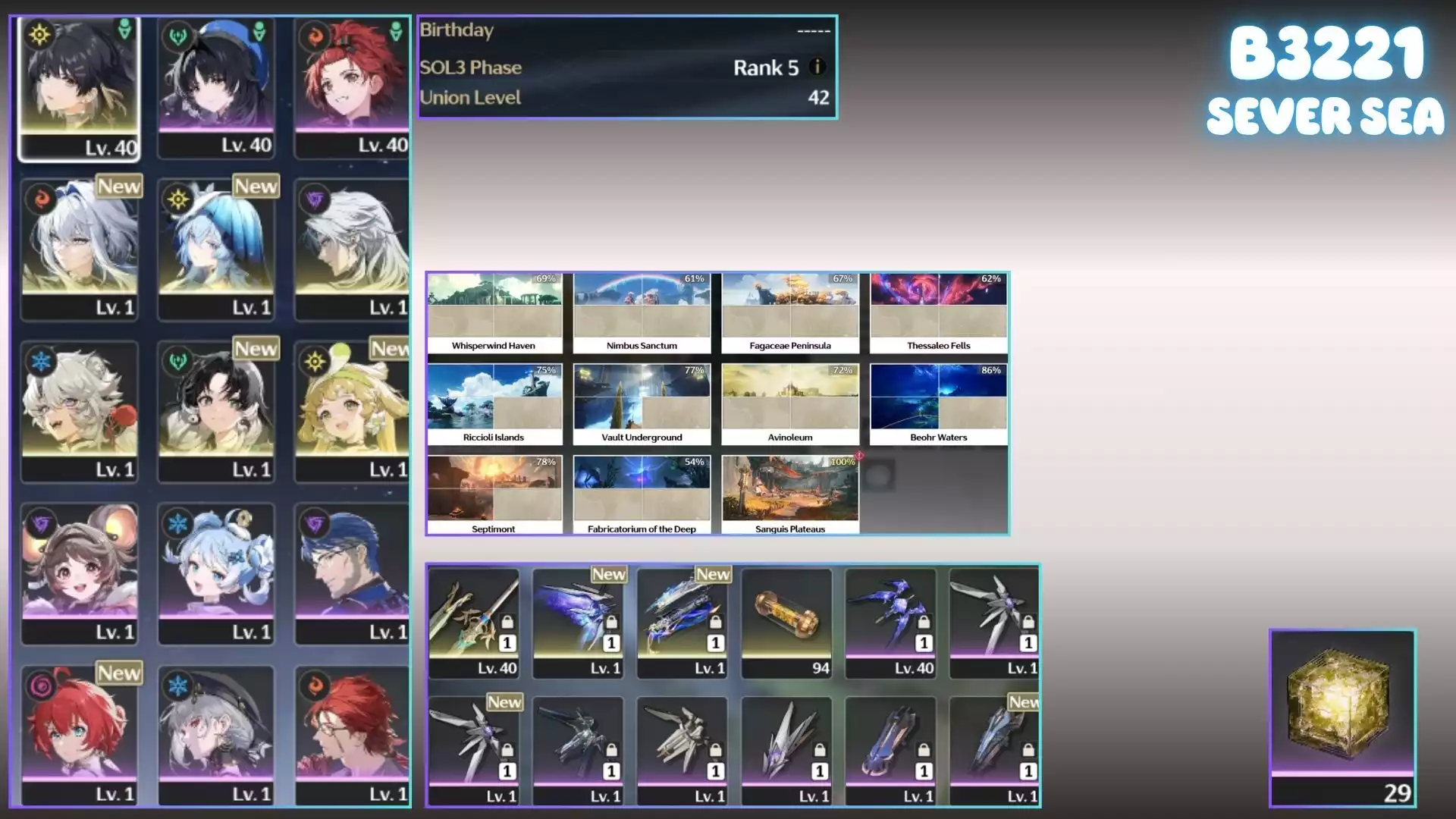Select the Fabricatorium of the Deep tile
Viewport: 1456px width, 819px height.
[642, 495]
